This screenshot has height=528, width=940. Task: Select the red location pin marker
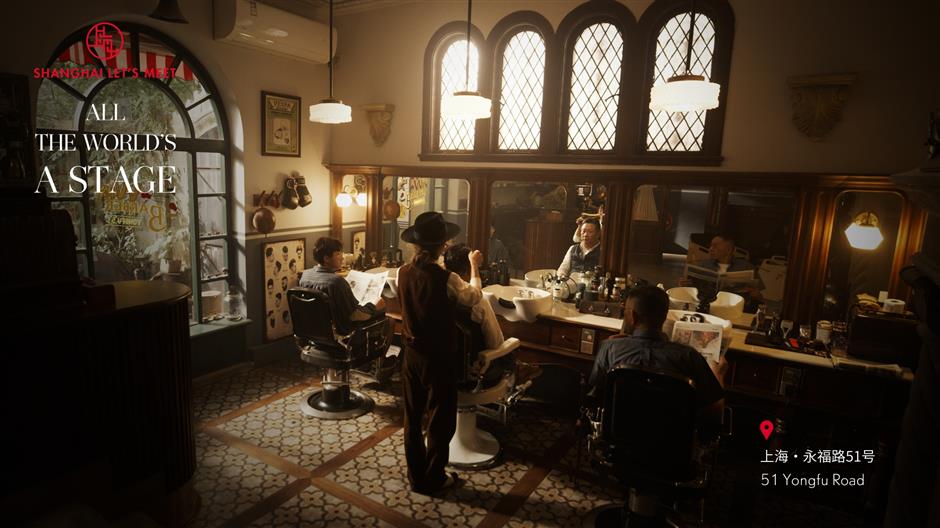[x=767, y=430]
